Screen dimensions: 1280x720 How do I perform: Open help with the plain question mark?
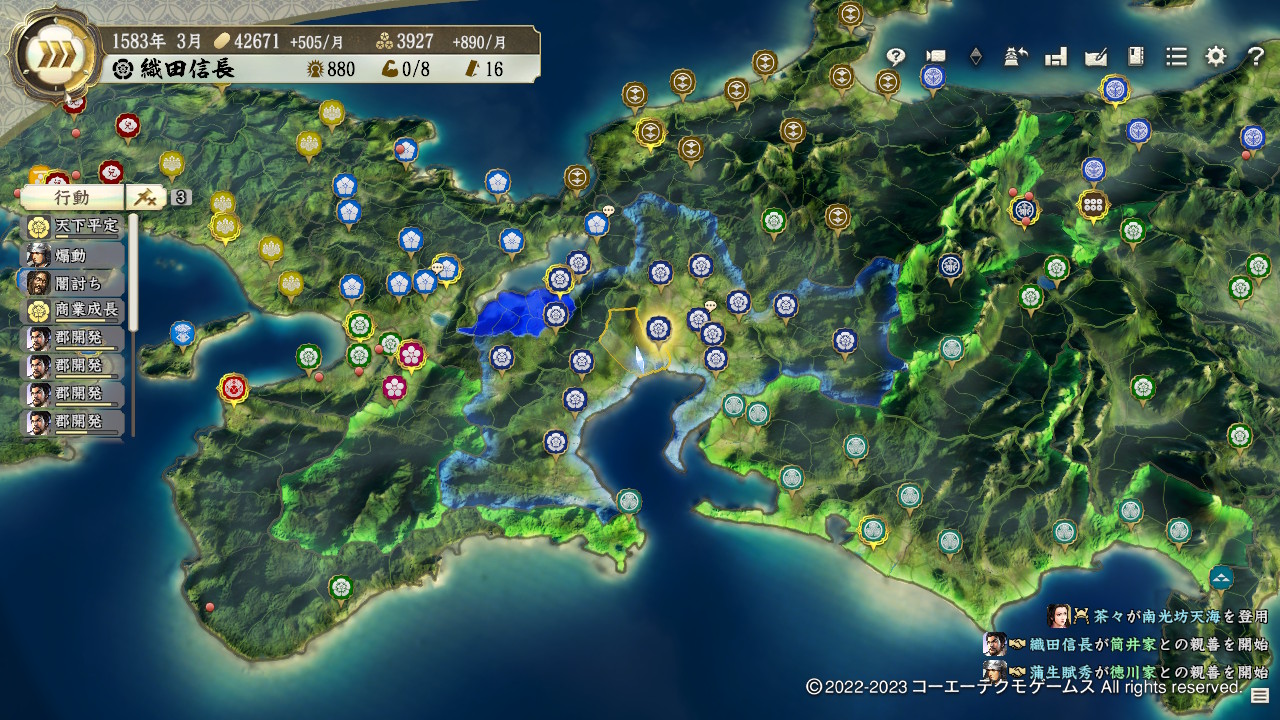[1256, 57]
